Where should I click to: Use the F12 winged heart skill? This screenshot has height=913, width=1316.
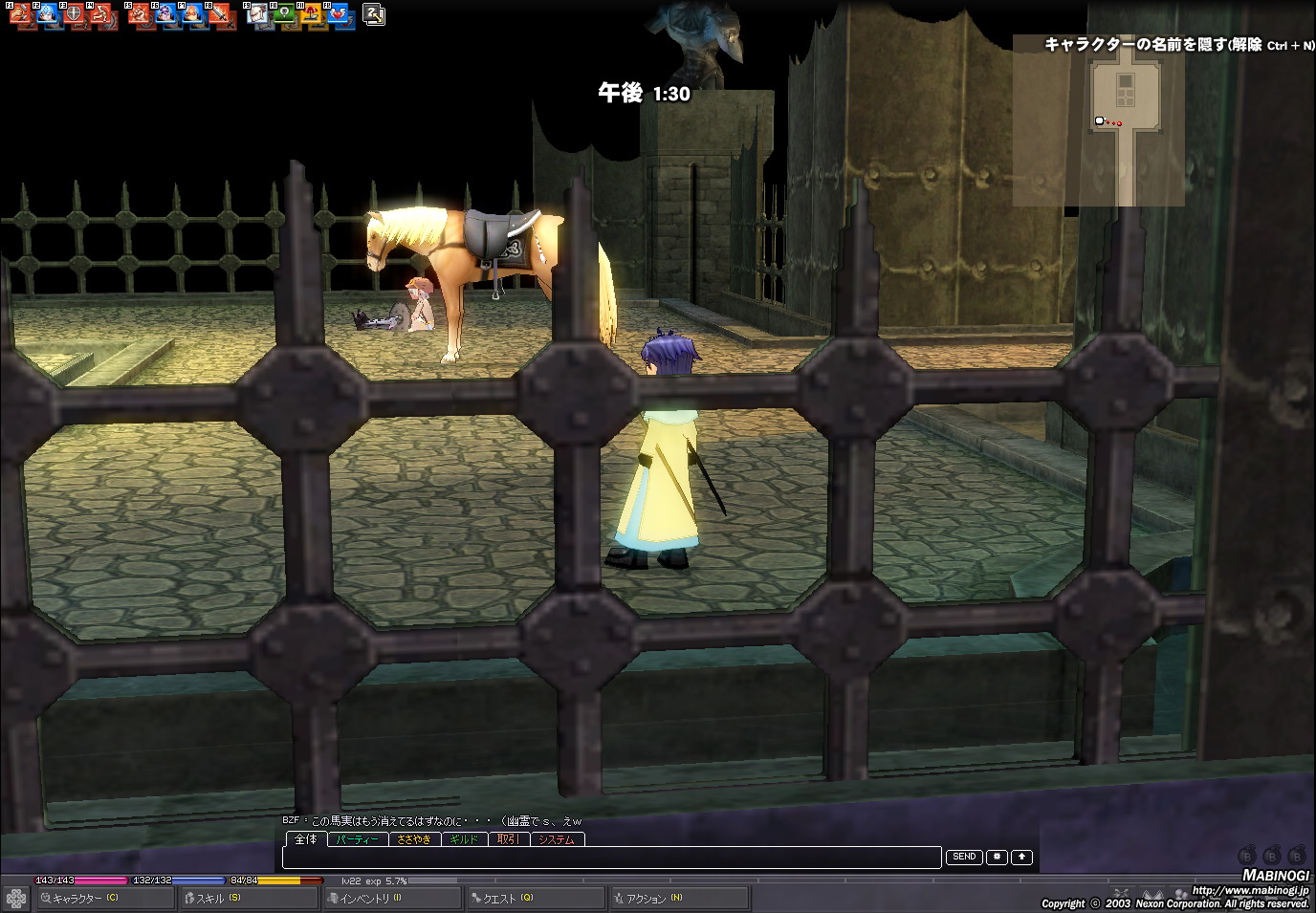(x=340, y=15)
